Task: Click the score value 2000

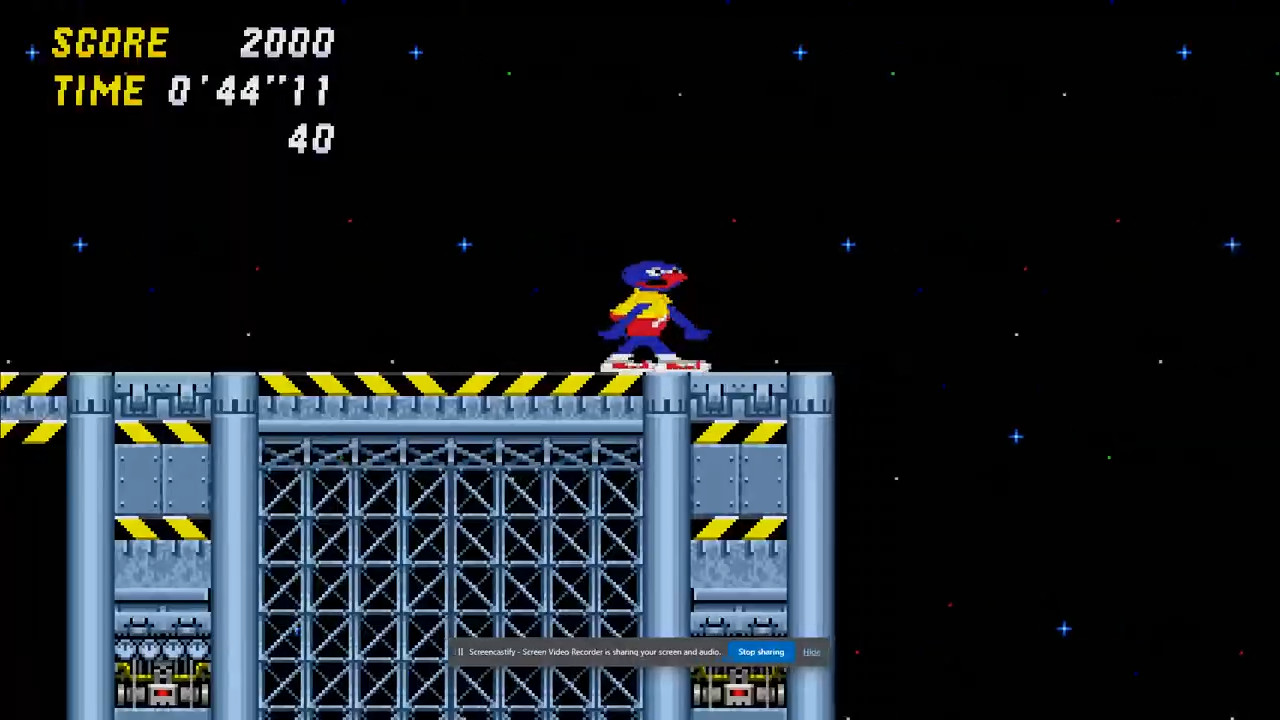Action: [288, 42]
